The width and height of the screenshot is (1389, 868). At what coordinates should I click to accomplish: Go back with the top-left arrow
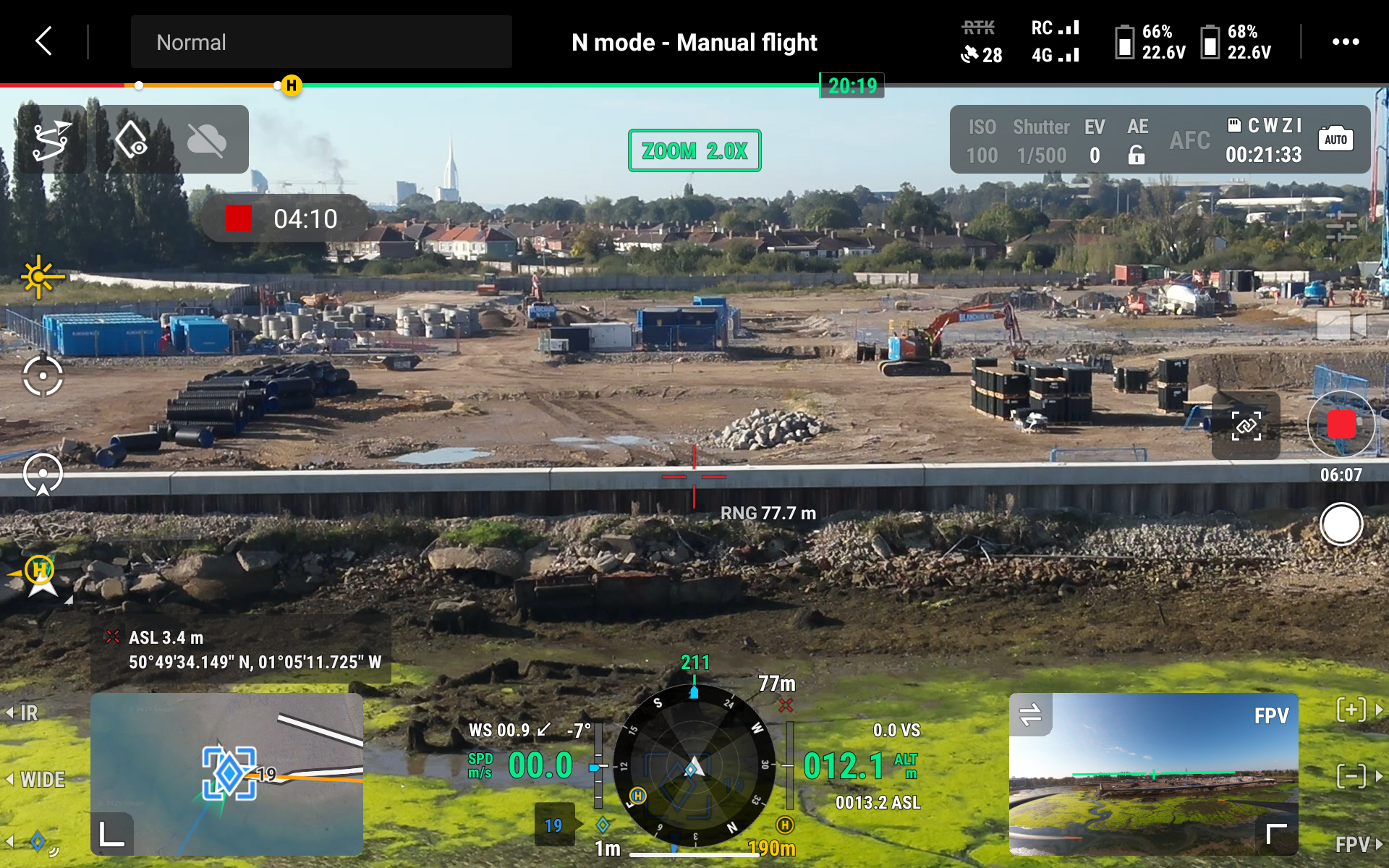pos(43,41)
